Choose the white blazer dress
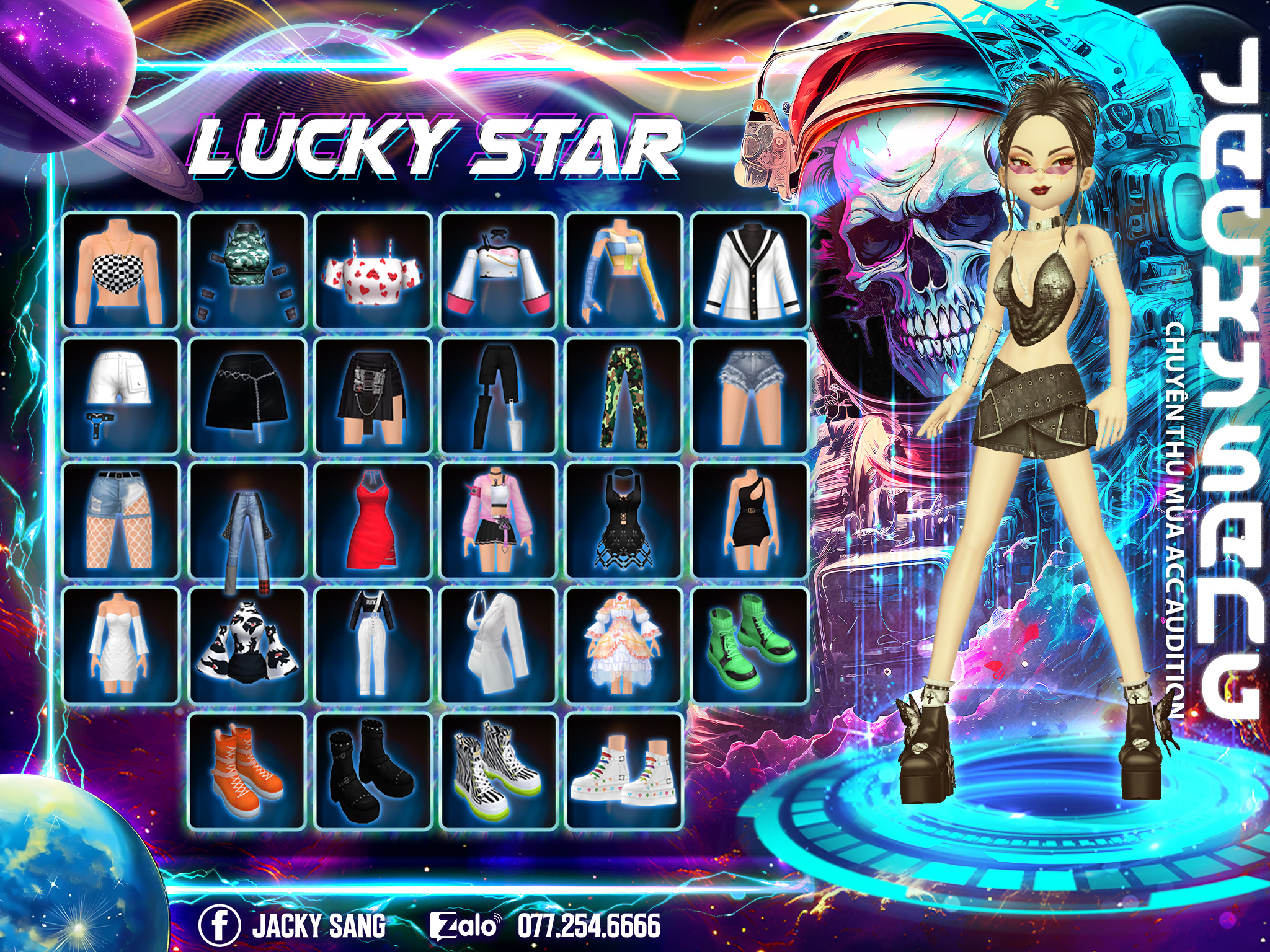Viewport: 1270px width, 952px height. point(499,646)
